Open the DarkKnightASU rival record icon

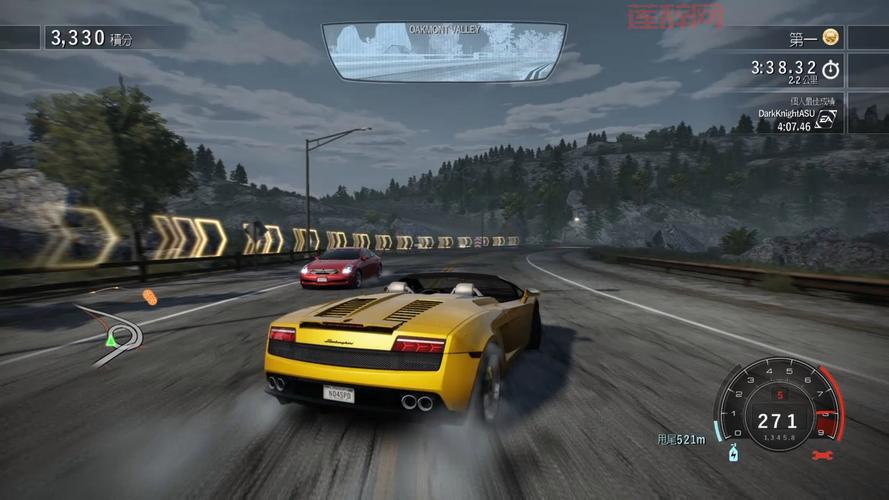826,119
